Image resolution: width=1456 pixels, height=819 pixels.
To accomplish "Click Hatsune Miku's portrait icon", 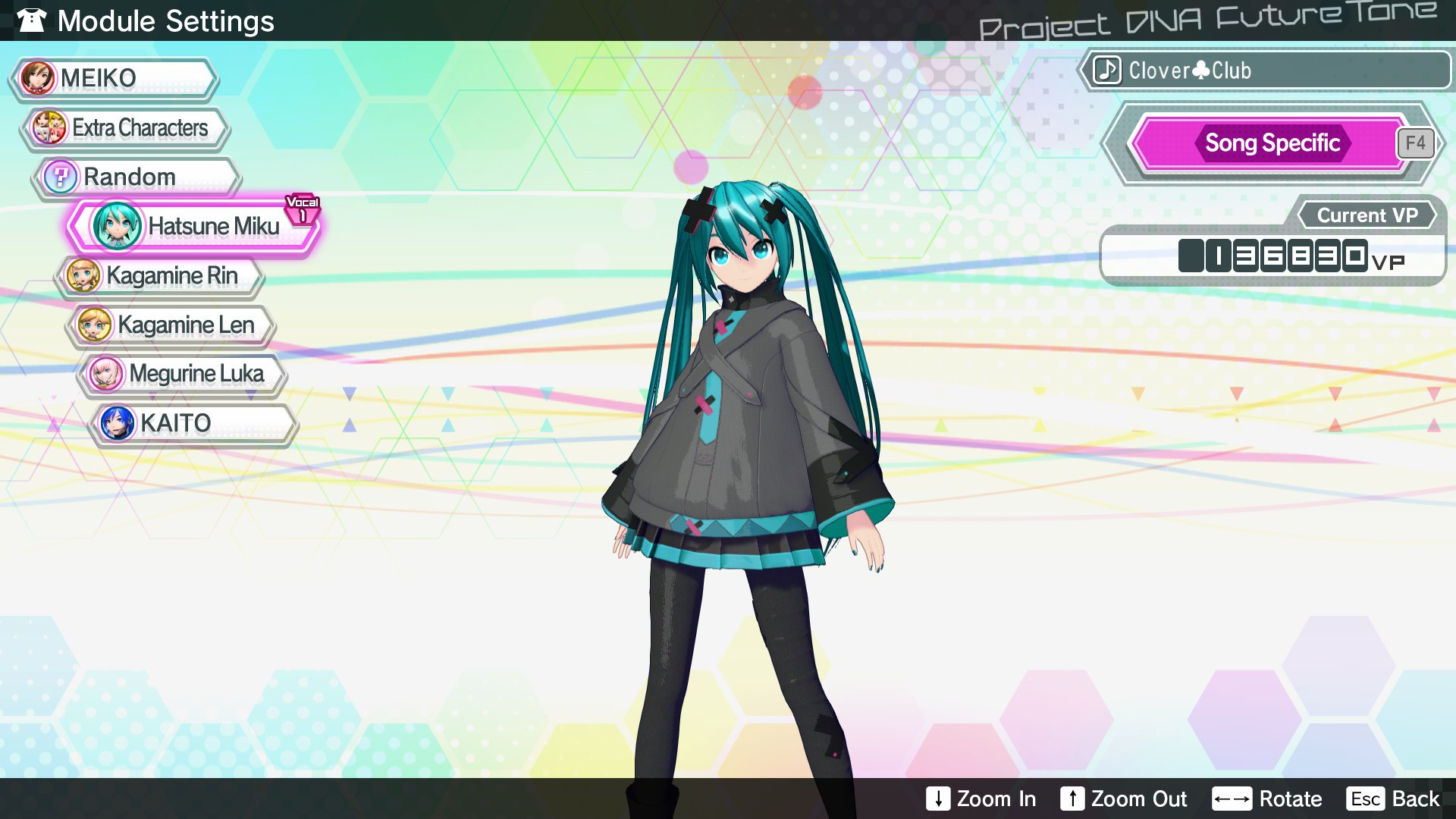I will pos(118,227).
